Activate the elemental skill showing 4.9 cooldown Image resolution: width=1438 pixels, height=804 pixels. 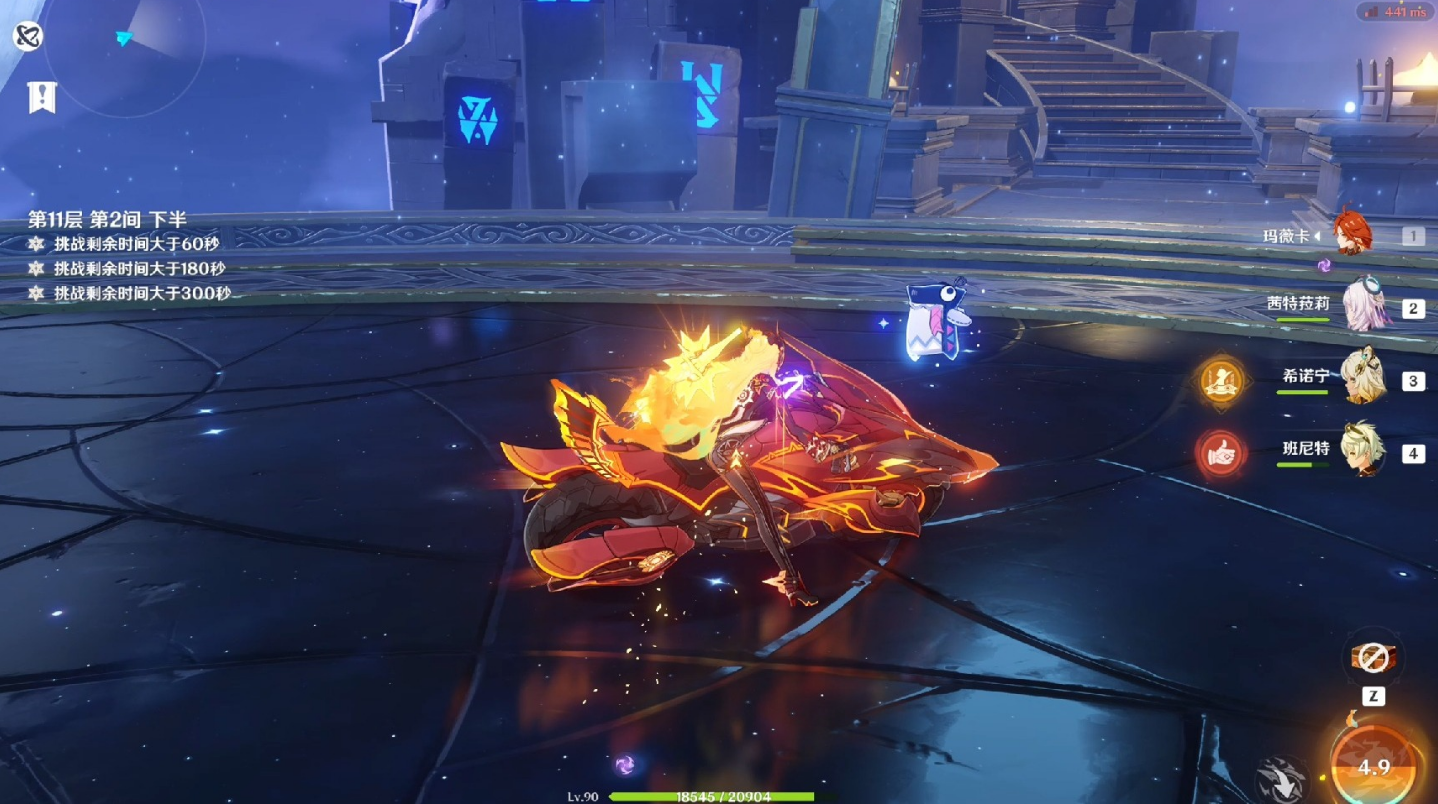(1373, 766)
